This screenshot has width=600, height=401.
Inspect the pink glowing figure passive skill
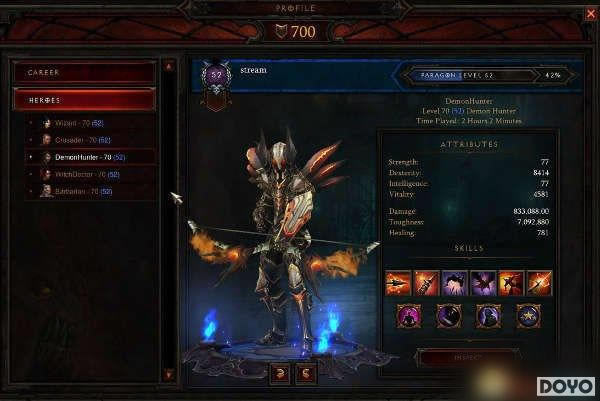coord(410,316)
